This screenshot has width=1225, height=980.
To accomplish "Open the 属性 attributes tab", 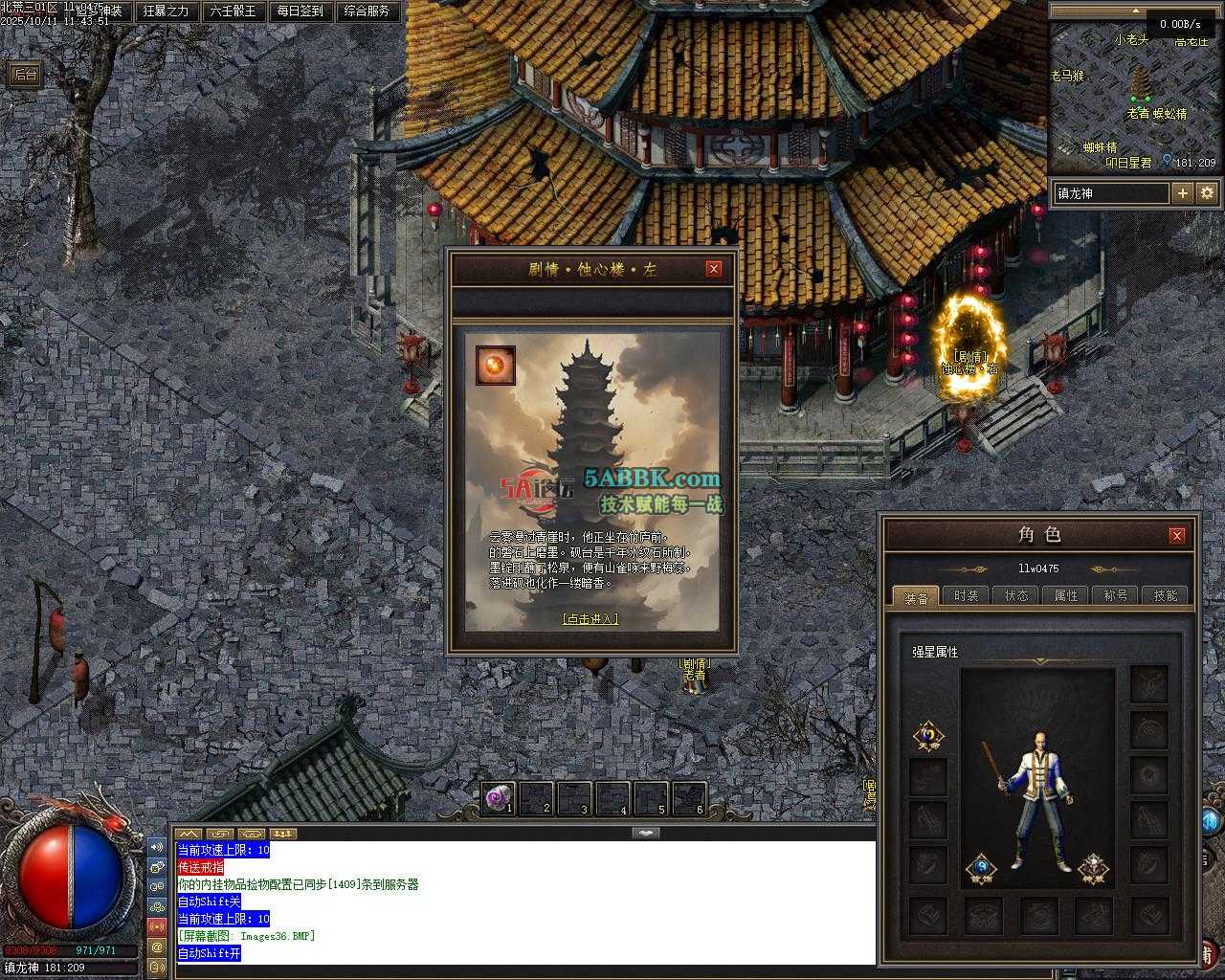I will pos(1066,595).
